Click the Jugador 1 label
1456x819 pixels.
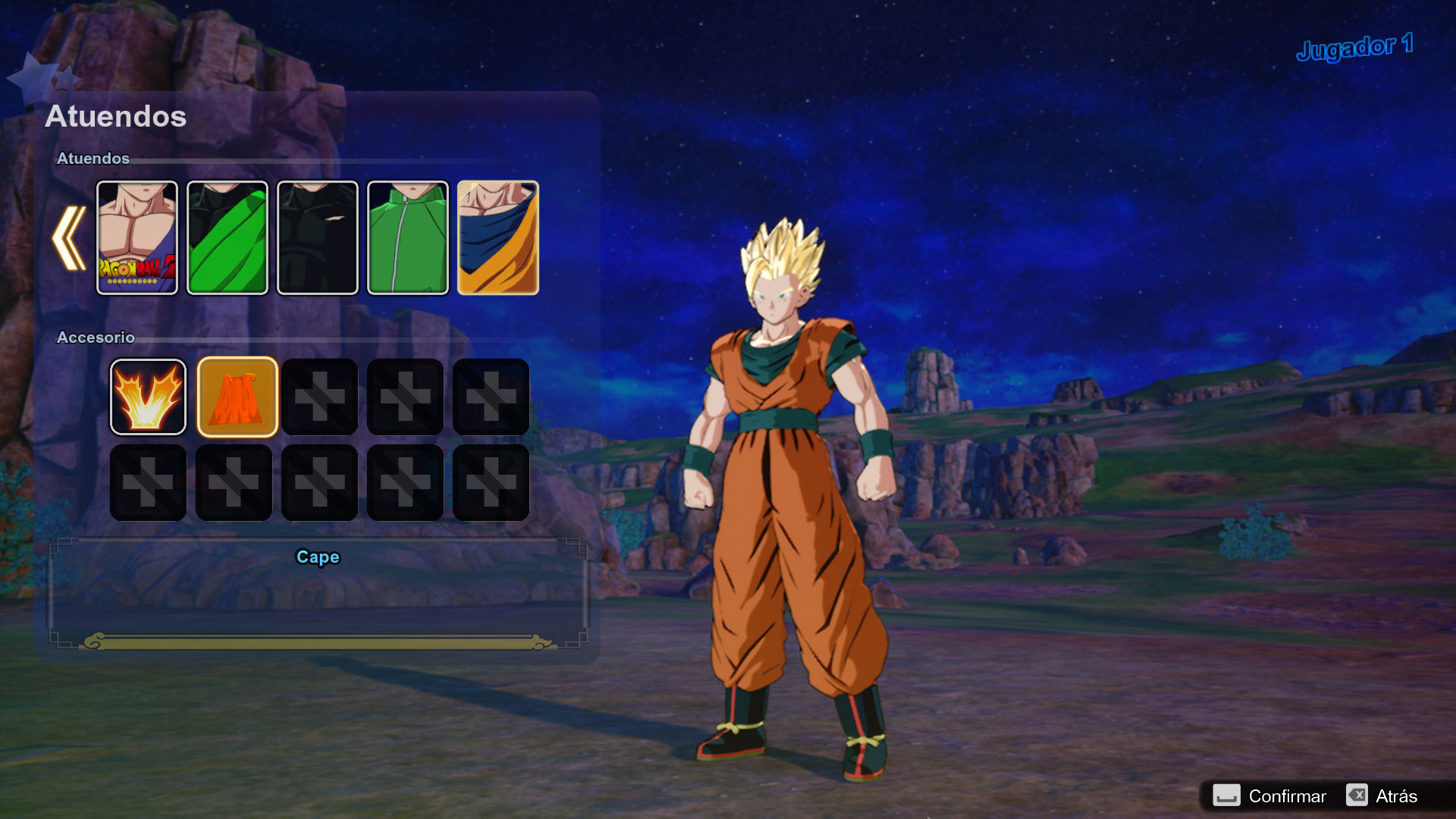(1355, 47)
